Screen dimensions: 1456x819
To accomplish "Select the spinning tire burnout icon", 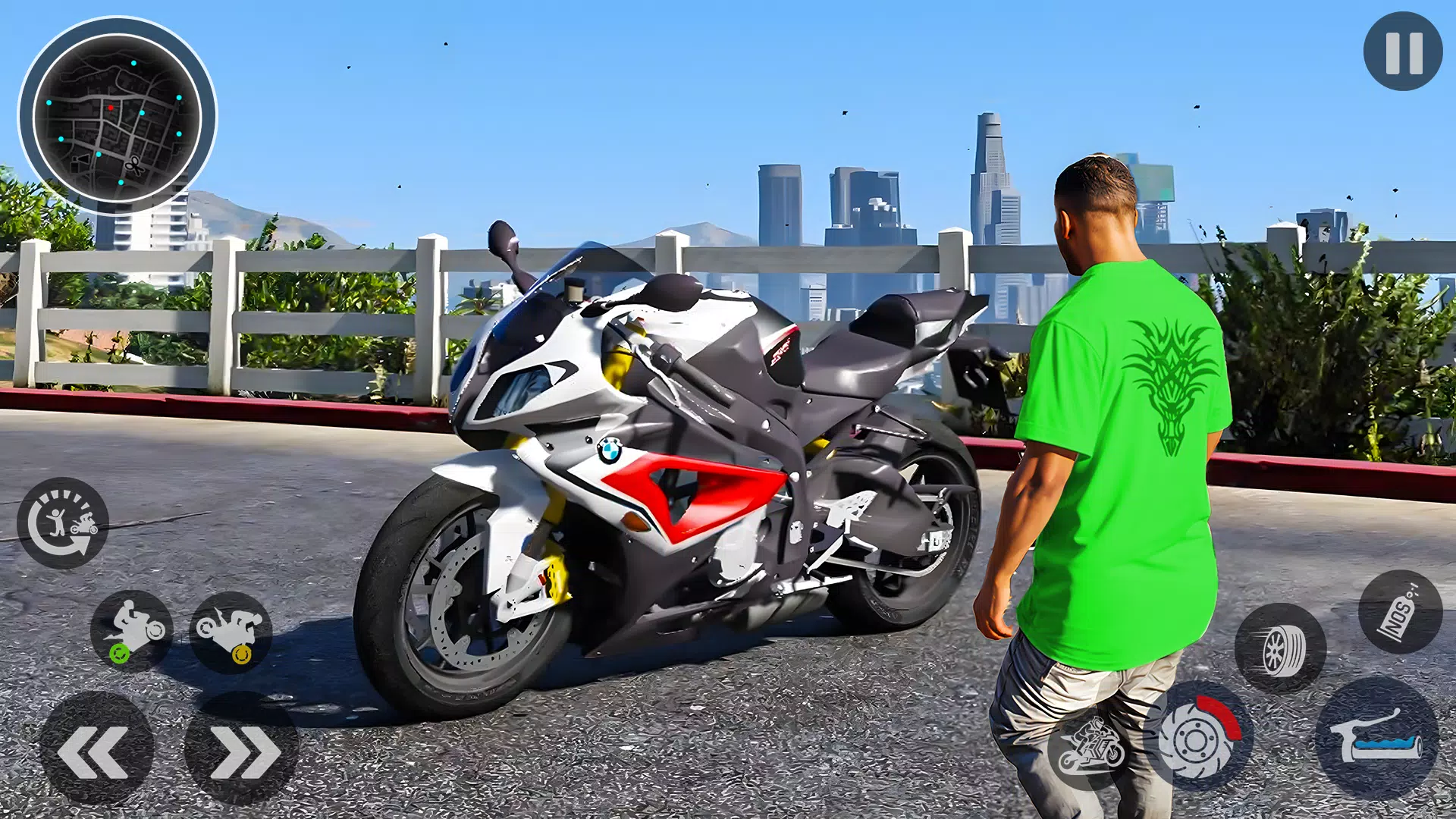I will tap(1283, 648).
